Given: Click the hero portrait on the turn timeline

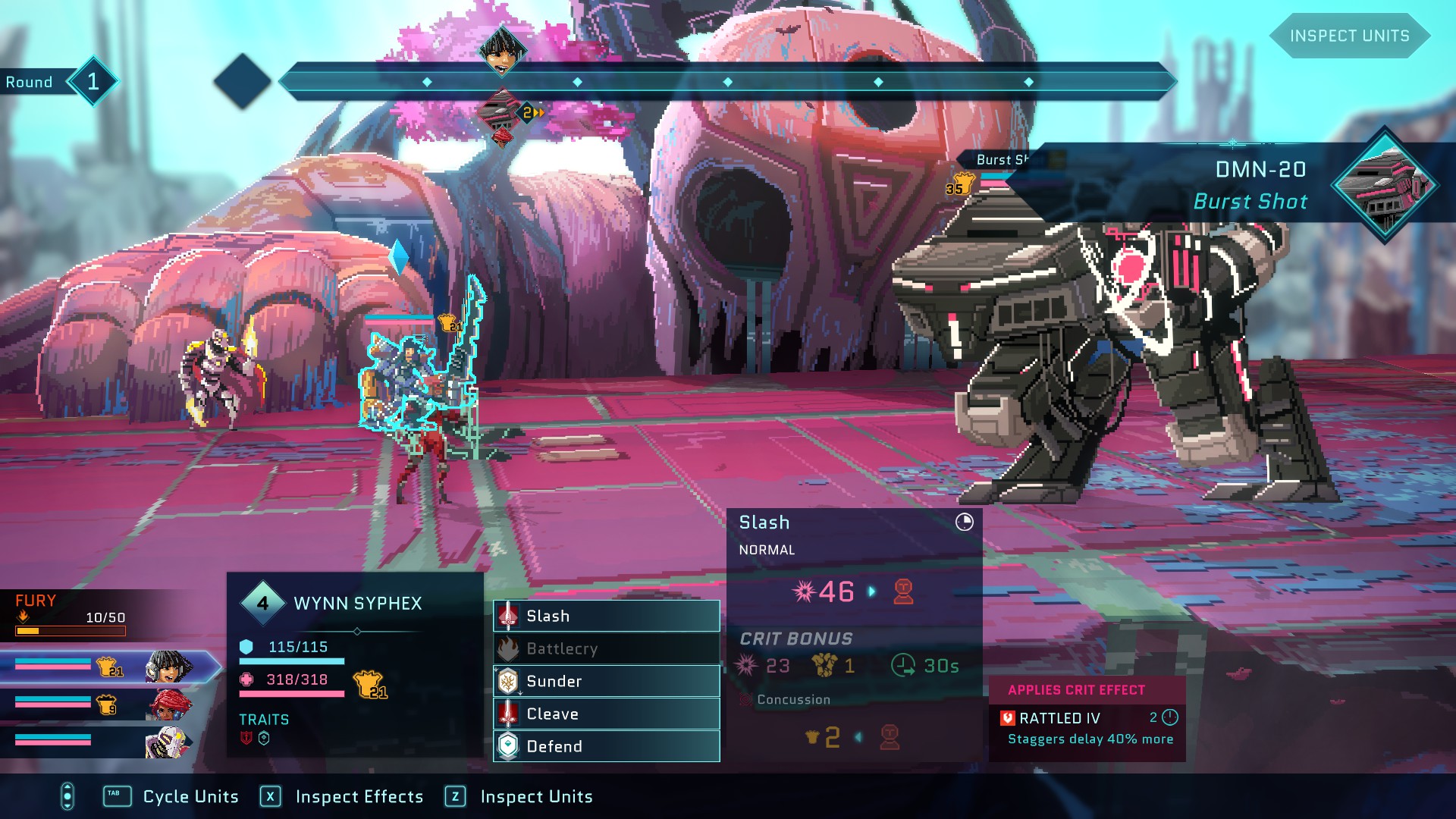Looking at the screenshot, I should click(x=501, y=52).
